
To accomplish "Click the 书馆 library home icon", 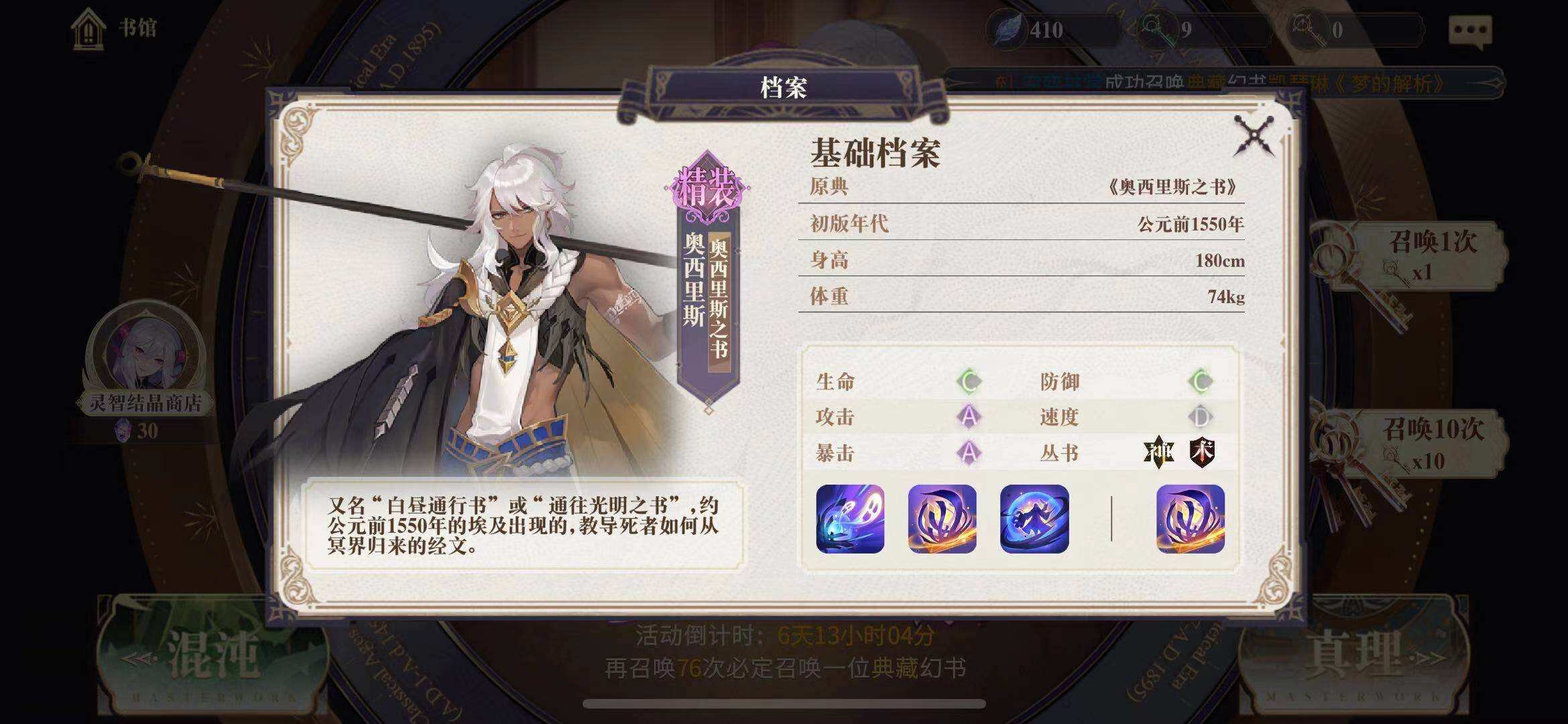I will point(89,28).
